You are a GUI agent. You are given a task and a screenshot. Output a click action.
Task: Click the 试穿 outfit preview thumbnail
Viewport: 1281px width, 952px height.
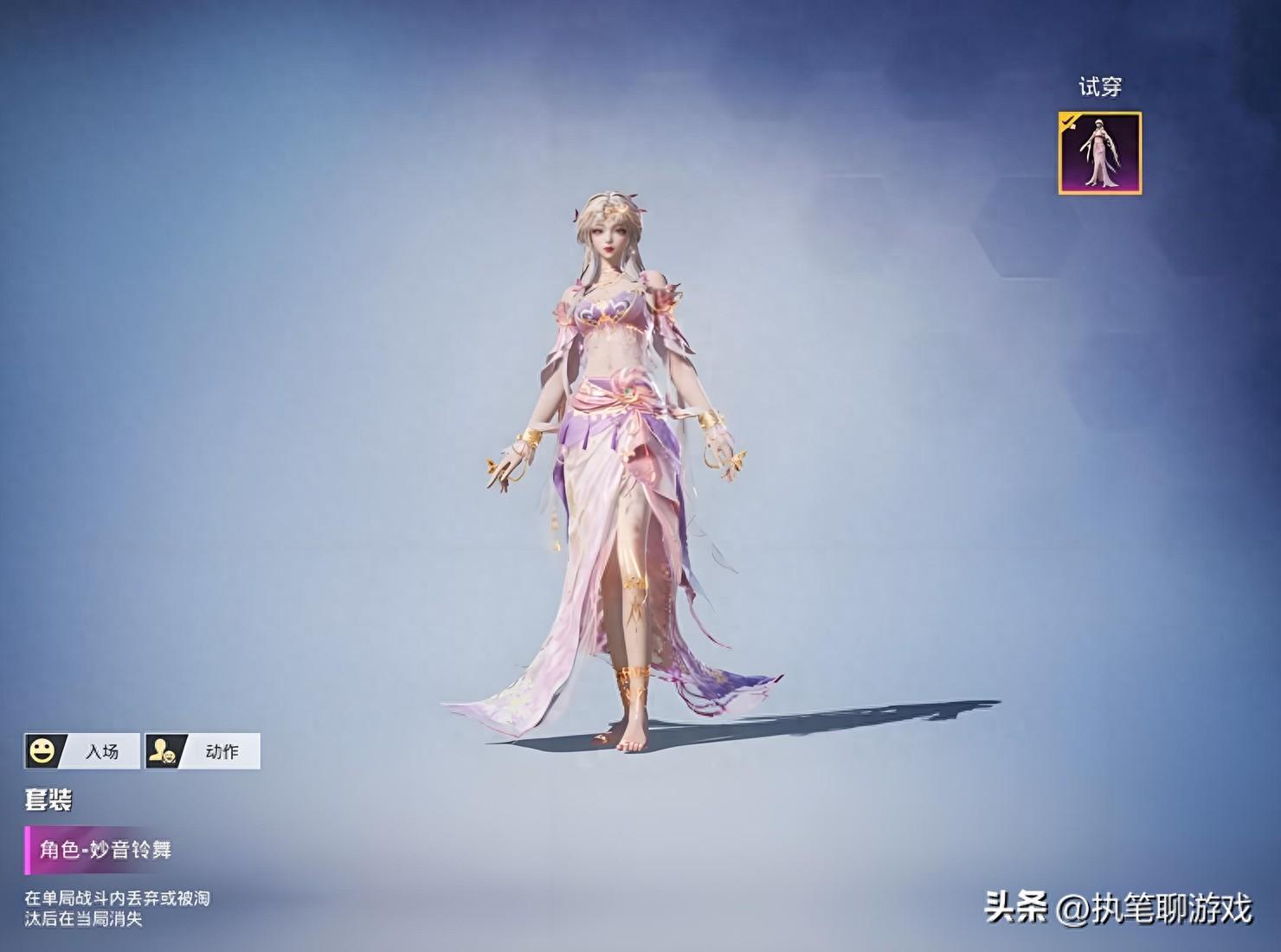coord(1099,153)
